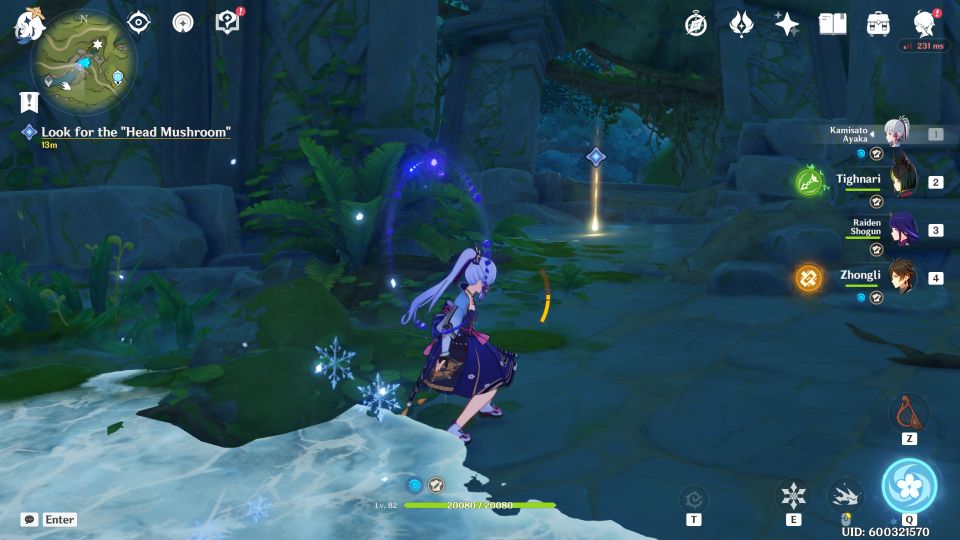960x540 pixels.
Task: Select the "Head Mushroom" quest tracker
Action: (x=135, y=132)
